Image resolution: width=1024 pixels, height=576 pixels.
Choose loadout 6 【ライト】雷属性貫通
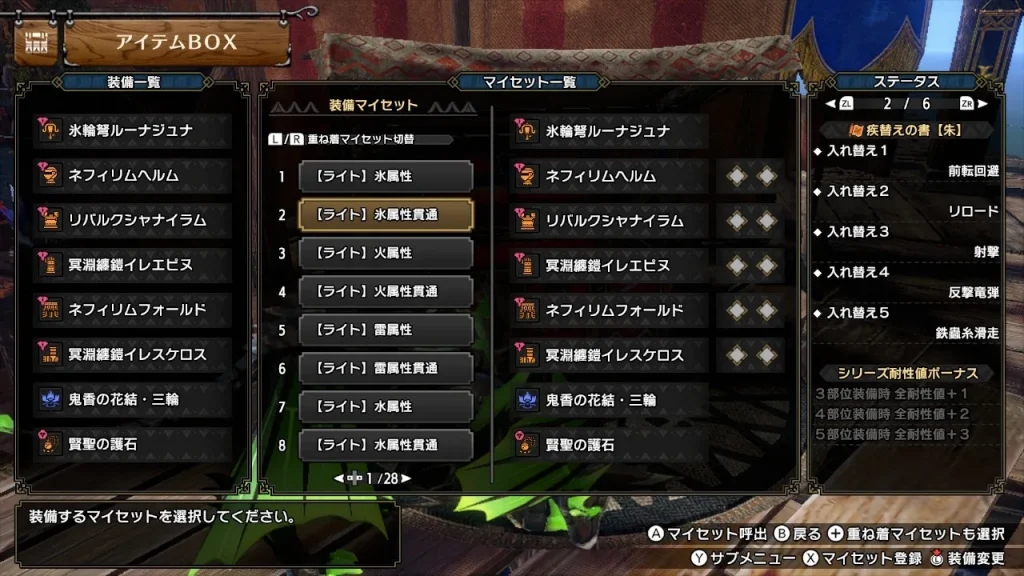coord(385,368)
